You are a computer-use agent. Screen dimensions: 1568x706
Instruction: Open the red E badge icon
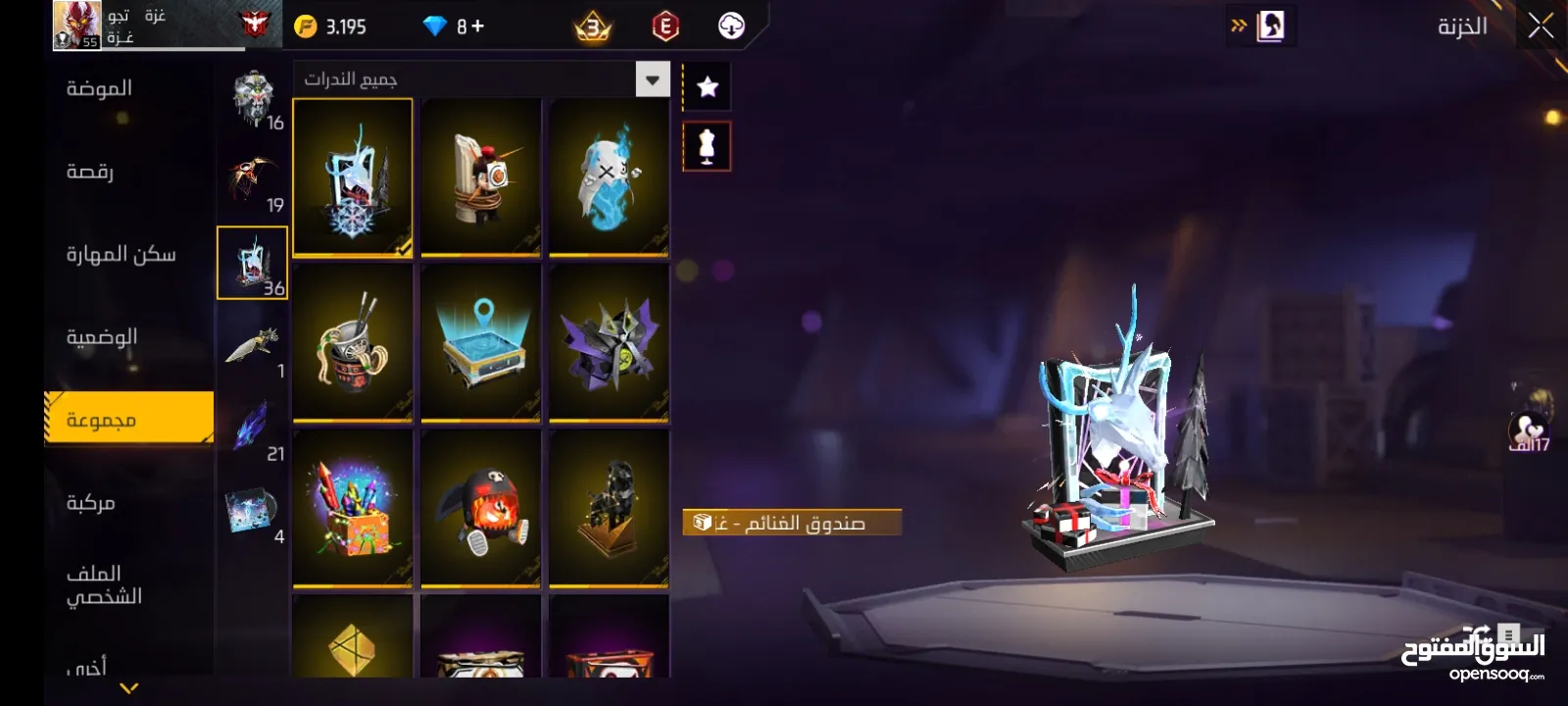pyautogui.click(x=665, y=26)
